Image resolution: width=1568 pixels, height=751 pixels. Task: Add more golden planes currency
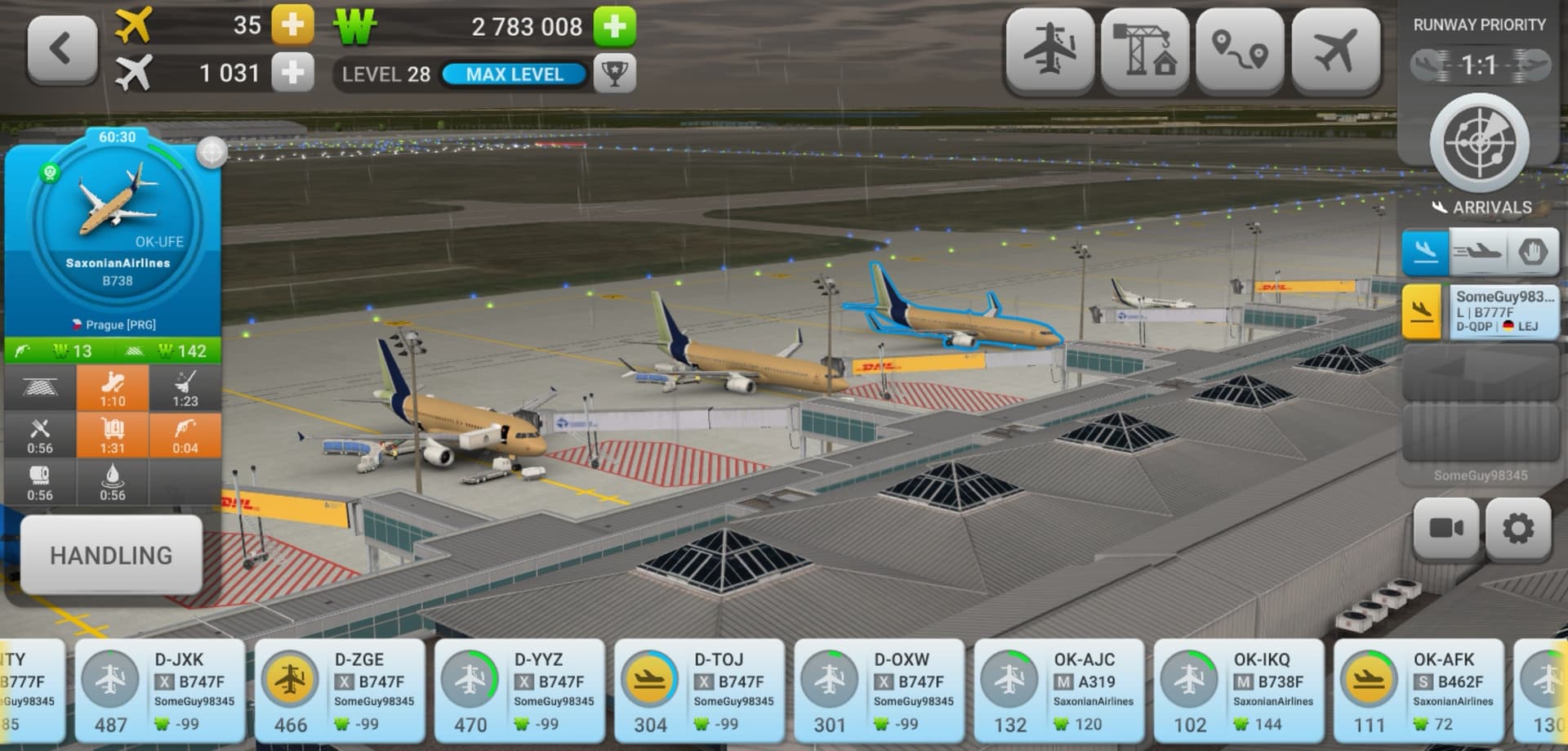[x=292, y=25]
